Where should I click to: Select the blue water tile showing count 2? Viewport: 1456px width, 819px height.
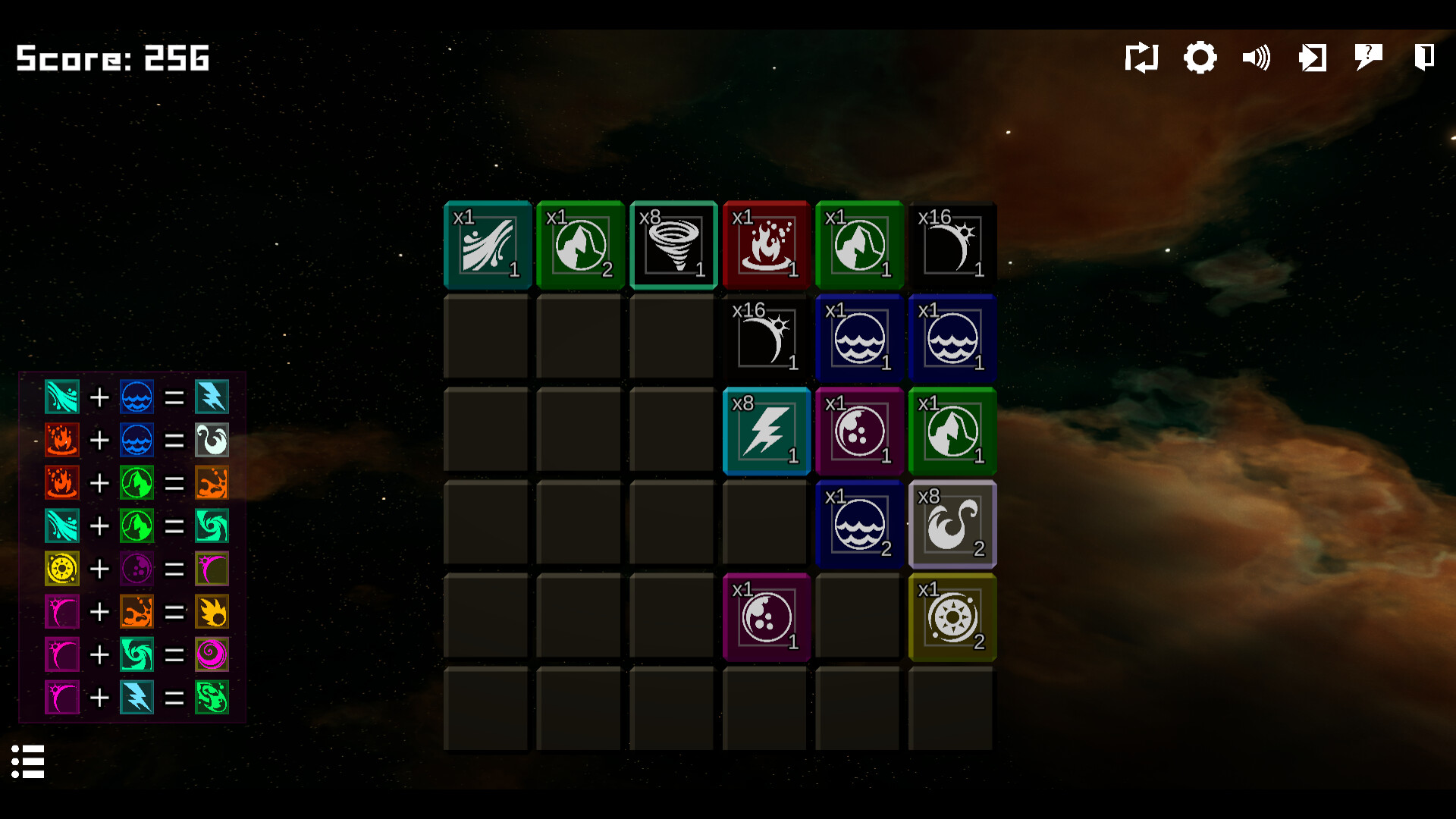coord(859,524)
